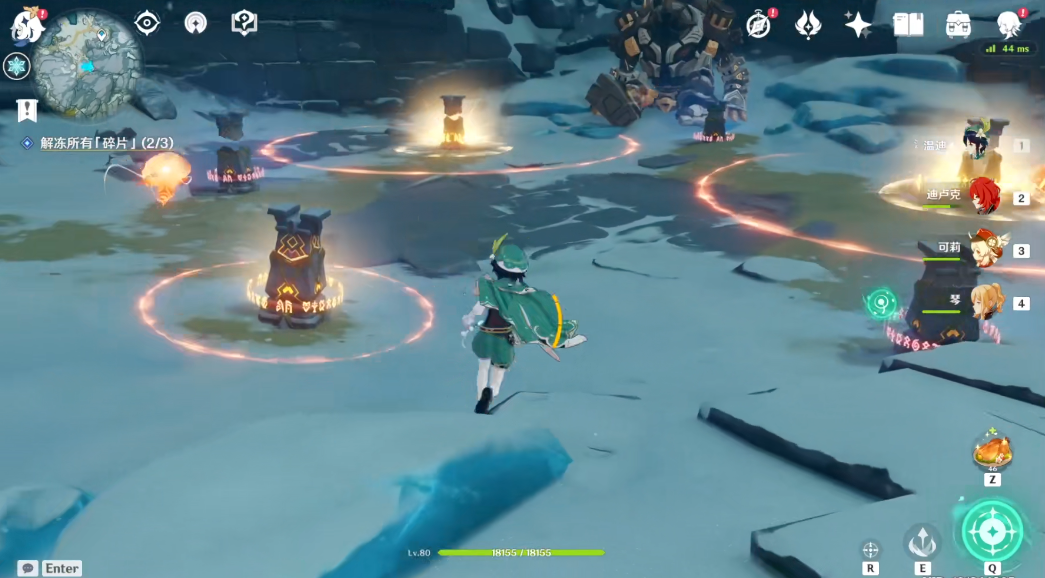Click the round icon next to the eye
Viewport: 1045px width, 578px height.
click(x=196, y=23)
